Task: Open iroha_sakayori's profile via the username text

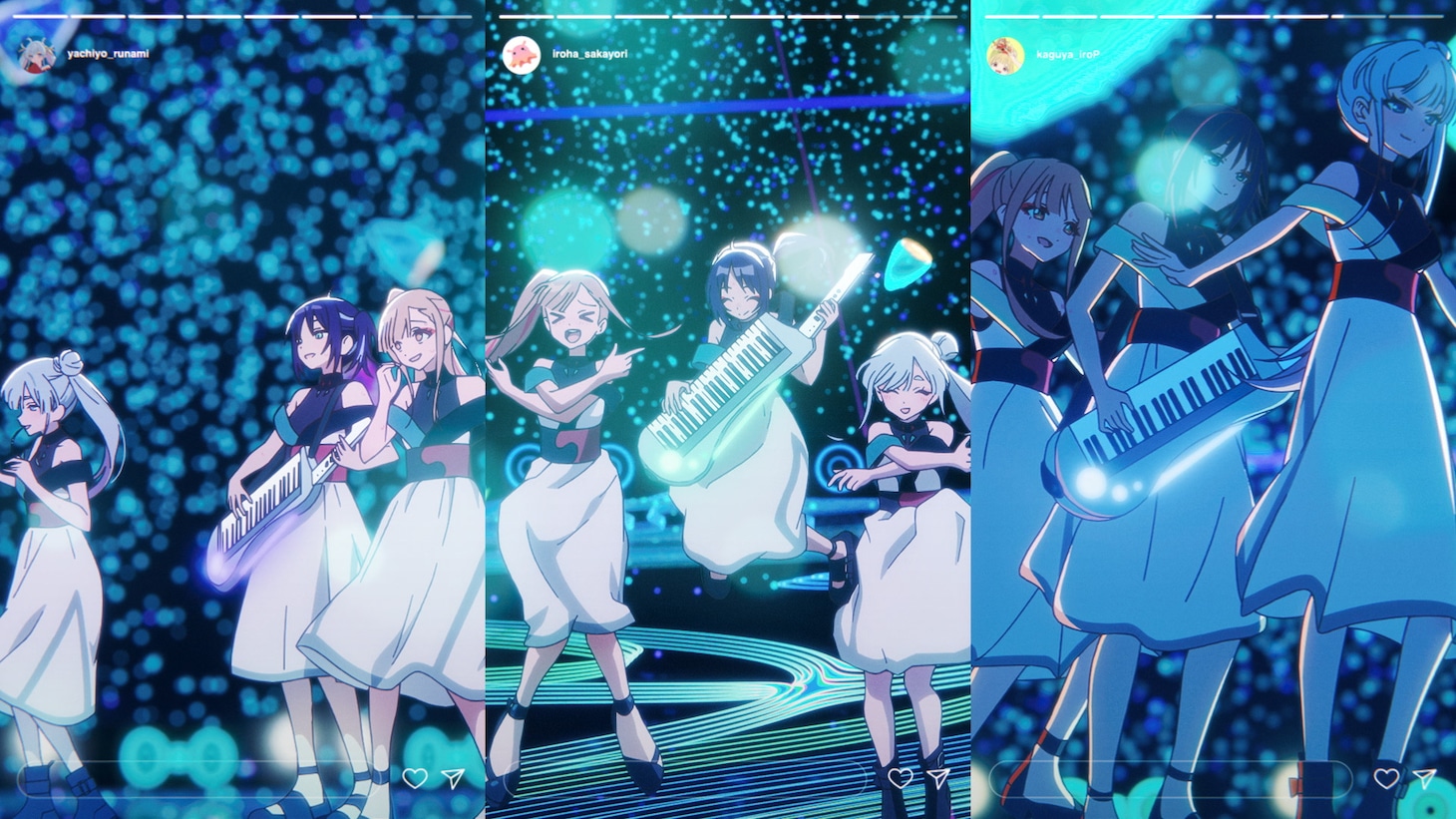Action: (589, 54)
